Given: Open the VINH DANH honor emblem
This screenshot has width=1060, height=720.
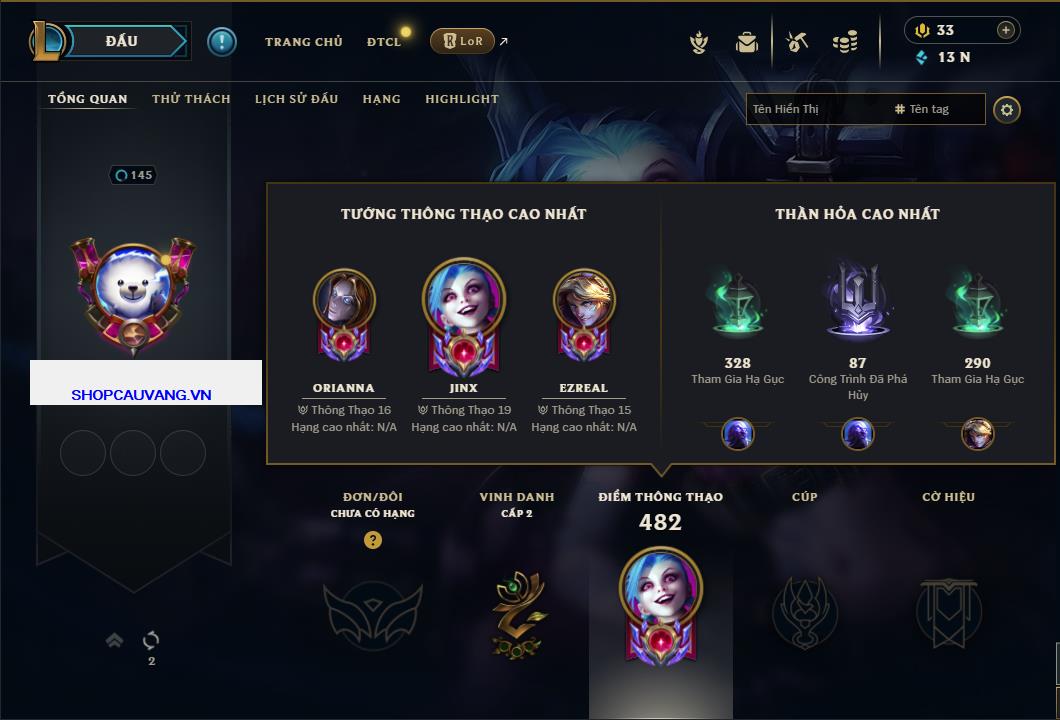Looking at the screenshot, I should (x=518, y=613).
